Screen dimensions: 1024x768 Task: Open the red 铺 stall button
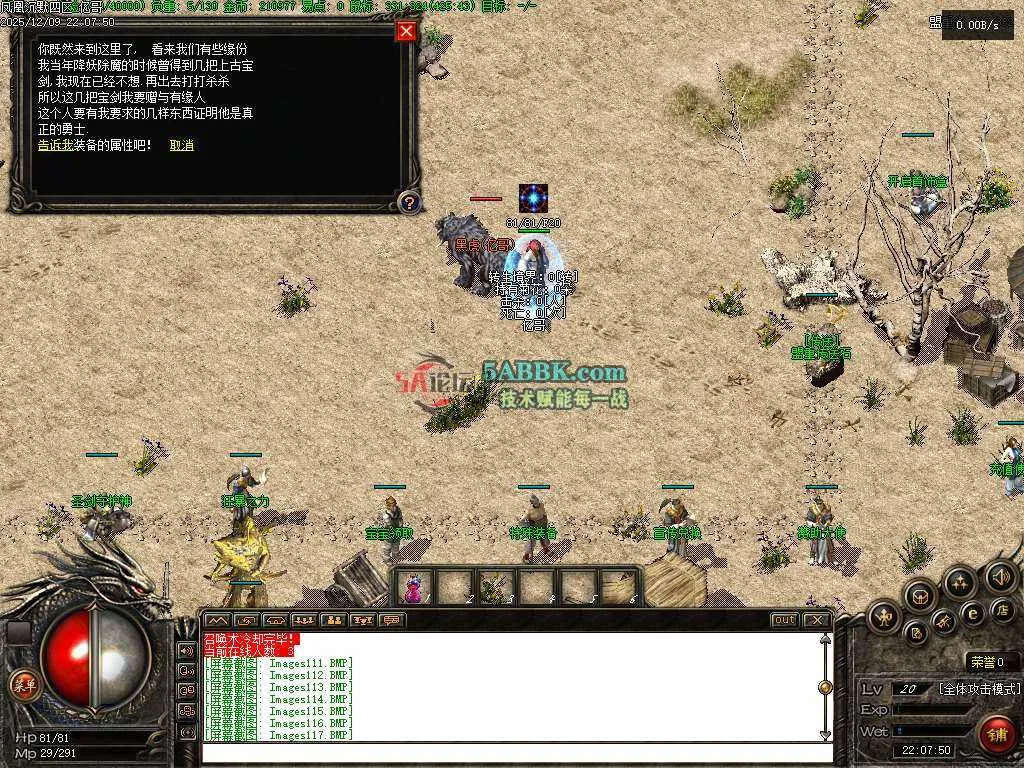(x=996, y=734)
